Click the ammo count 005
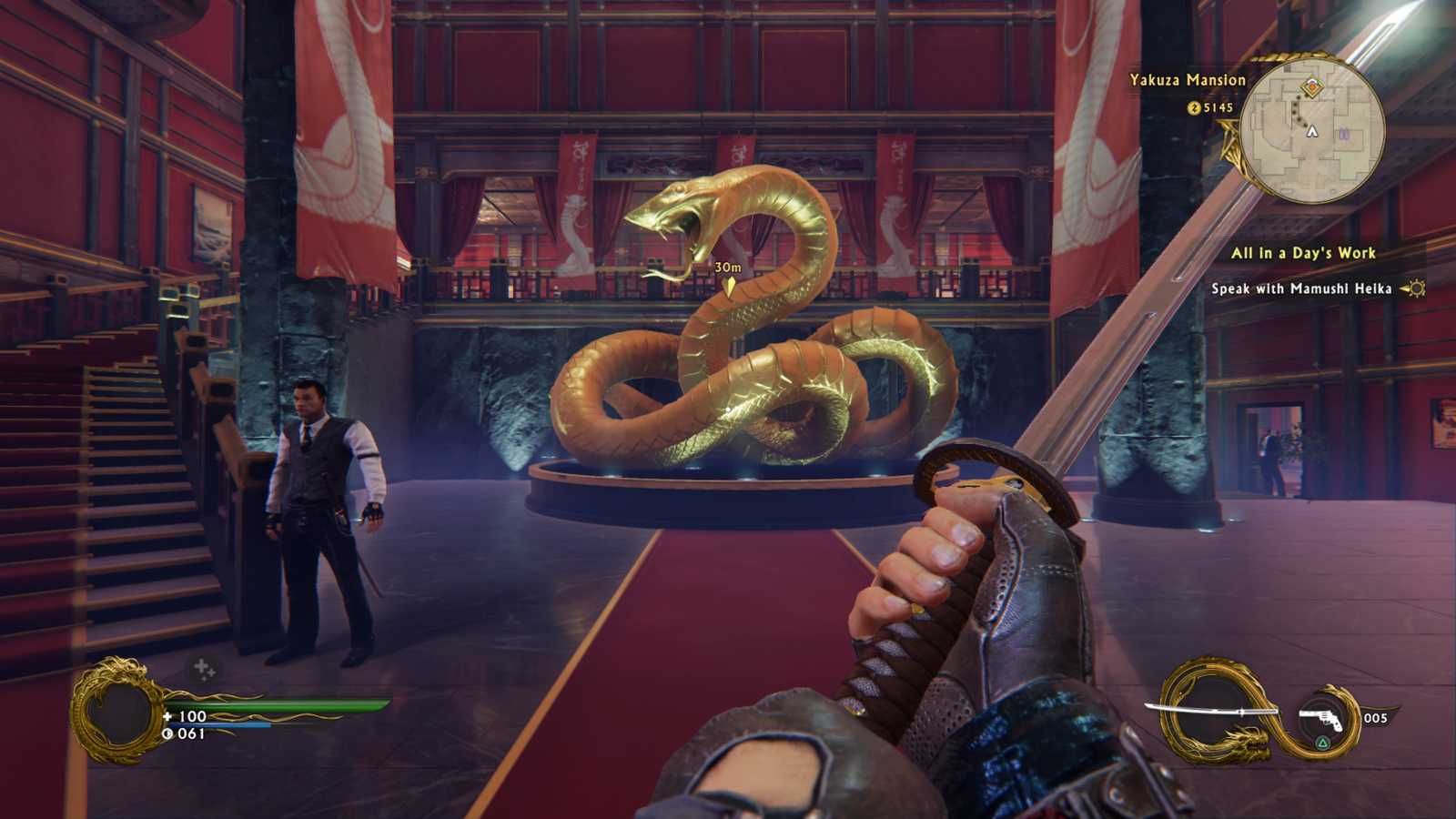Image resolution: width=1456 pixels, height=819 pixels. [x=1377, y=717]
